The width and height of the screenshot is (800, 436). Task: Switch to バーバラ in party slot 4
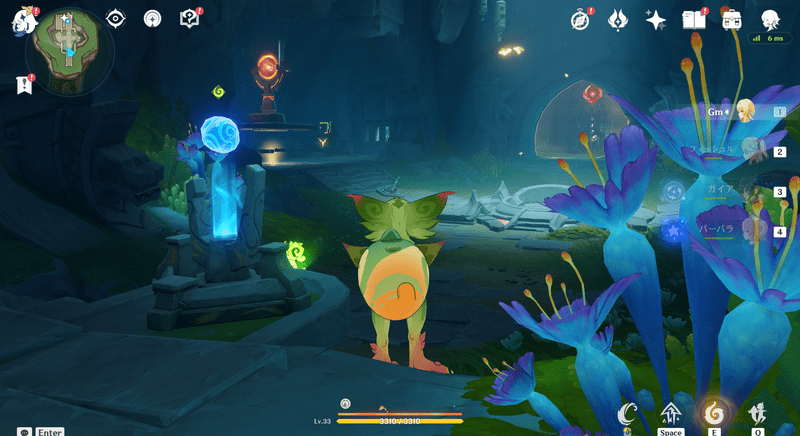[744, 232]
